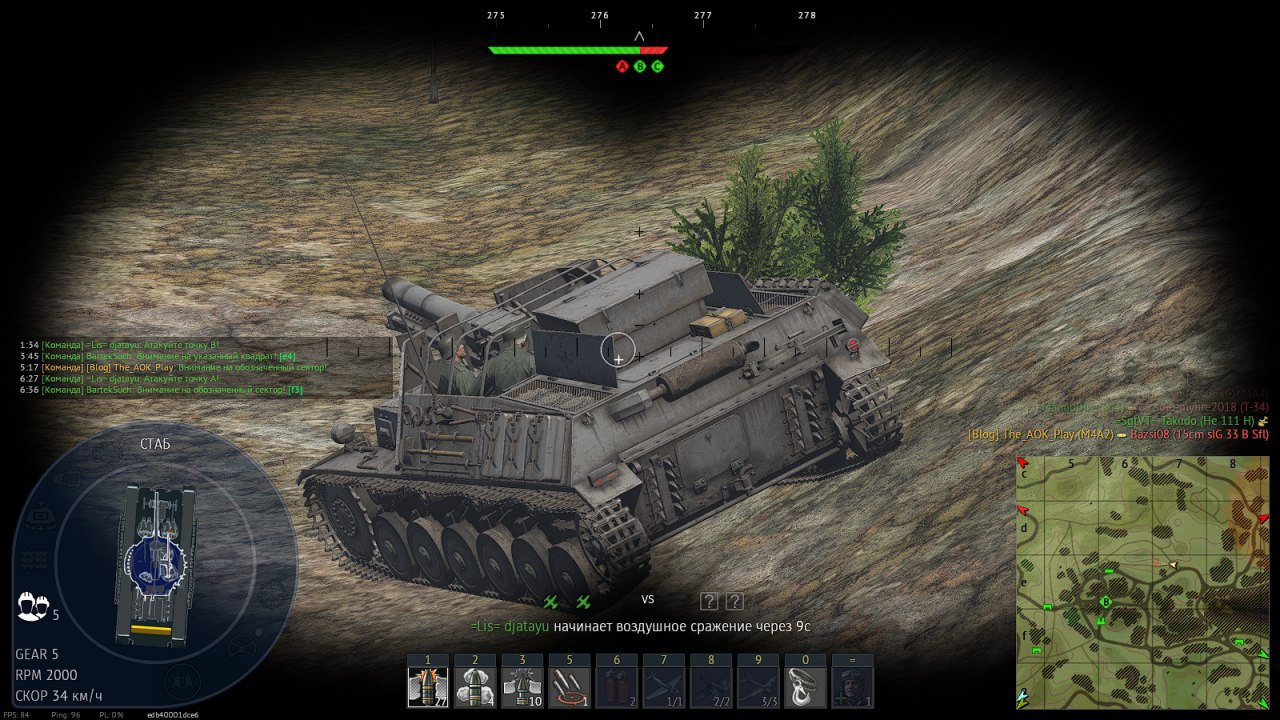
Task: Call the artillery strike ability
Action: 569,687
